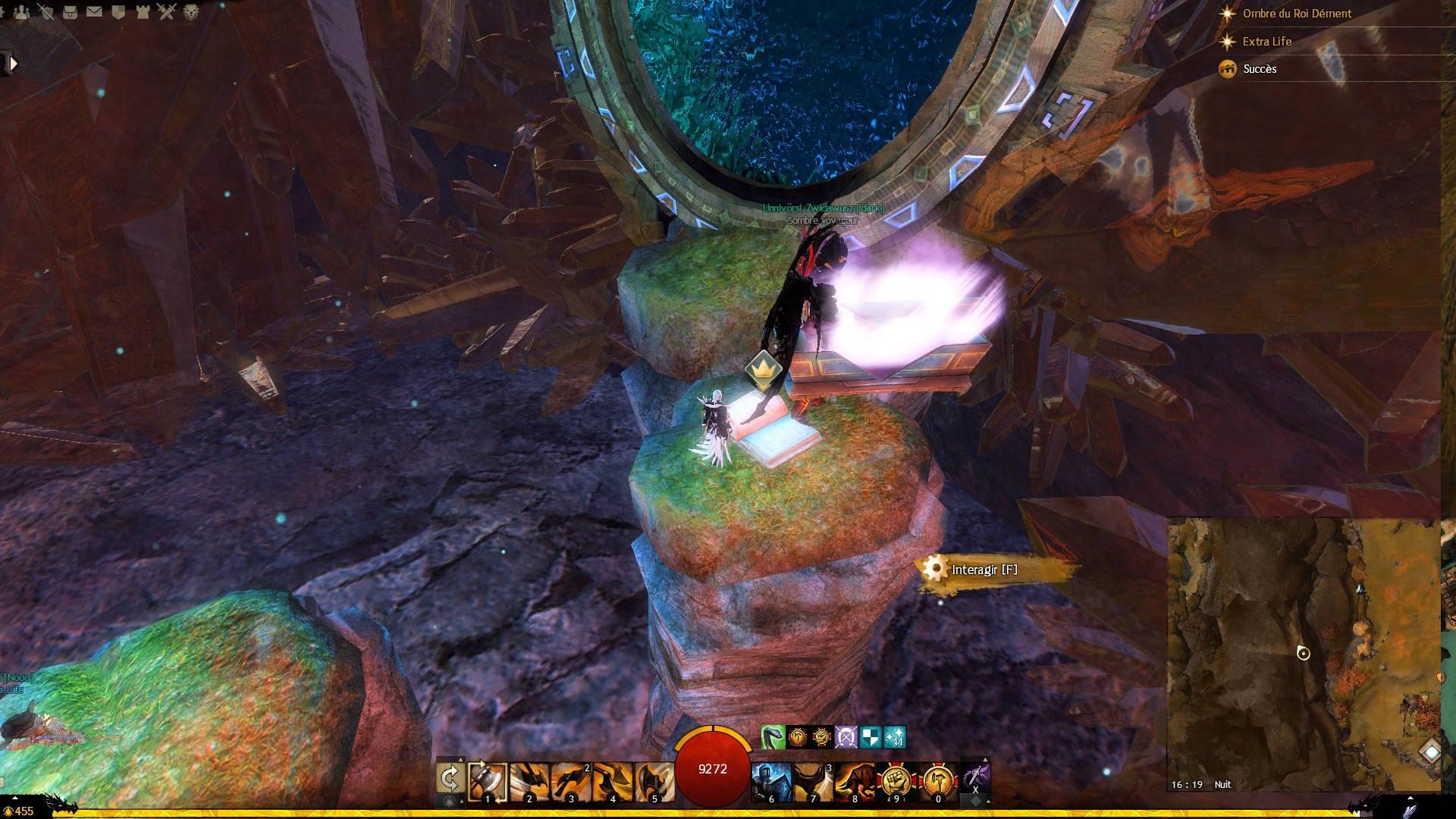
Task: Use the armored knight healing skill
Action: point(771,781)
